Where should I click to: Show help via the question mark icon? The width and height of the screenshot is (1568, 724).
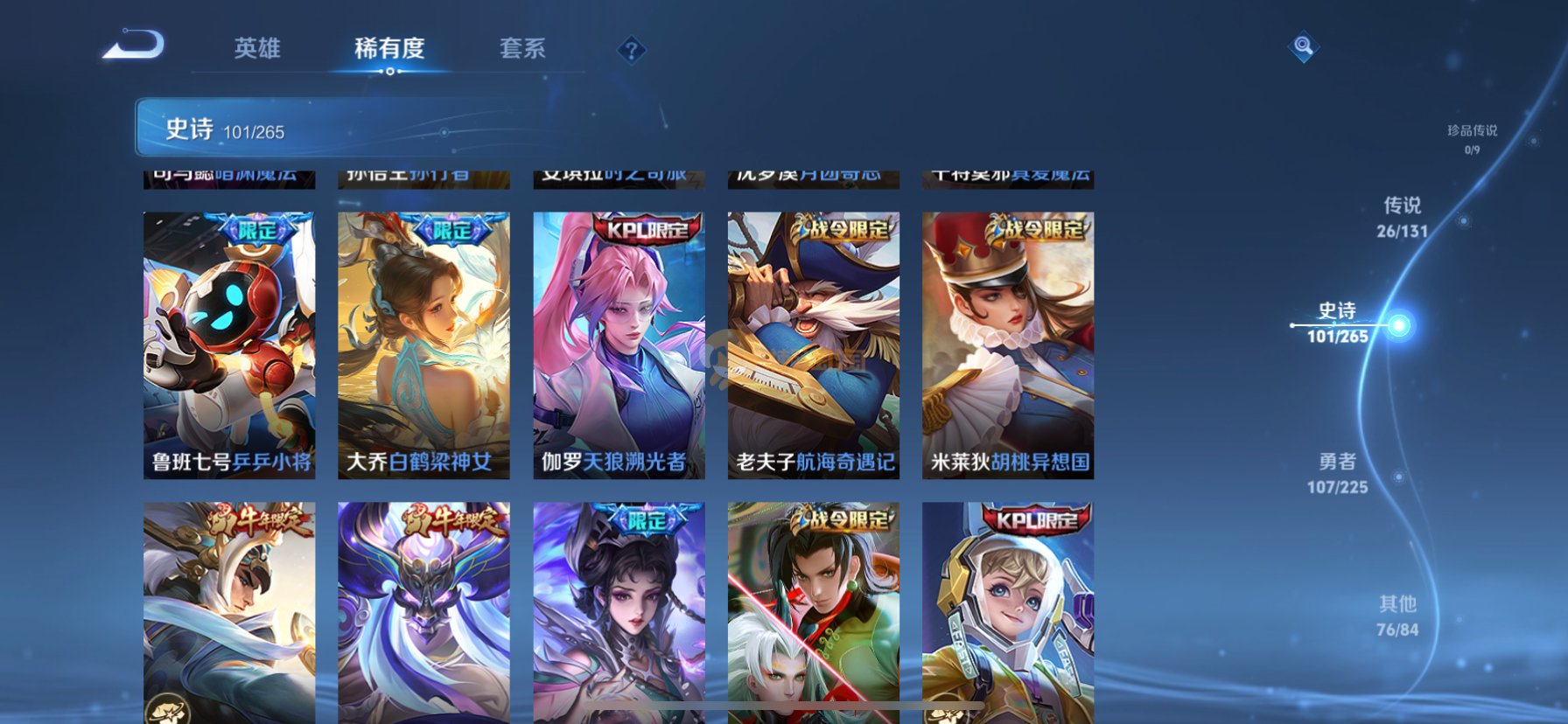[x=631, y=50]
